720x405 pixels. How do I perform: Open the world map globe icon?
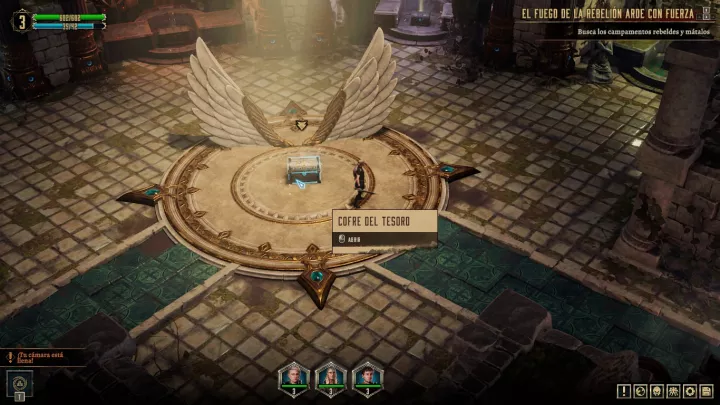[641, 391]
